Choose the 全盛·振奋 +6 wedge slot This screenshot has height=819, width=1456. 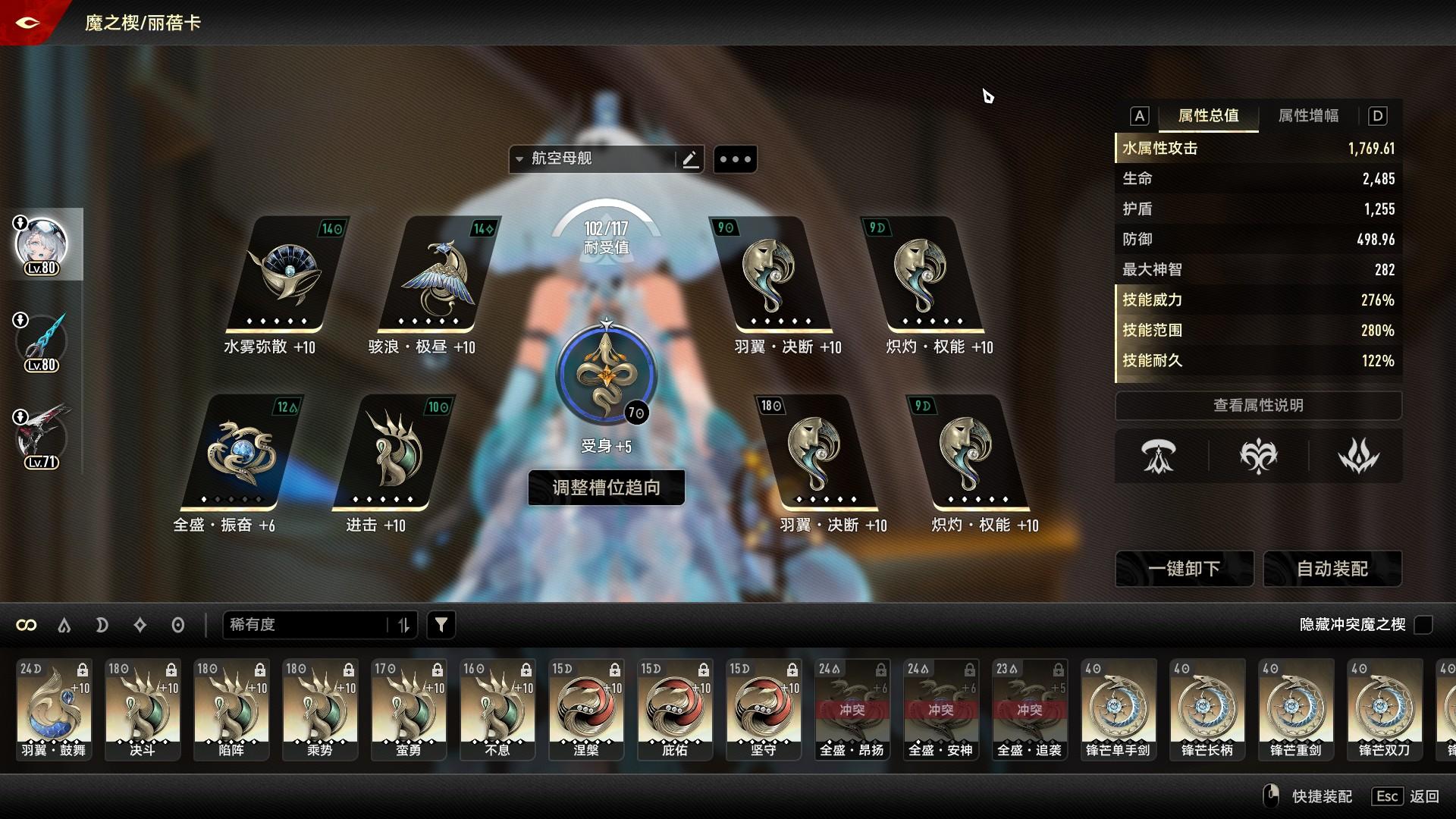tap(240, 453)
